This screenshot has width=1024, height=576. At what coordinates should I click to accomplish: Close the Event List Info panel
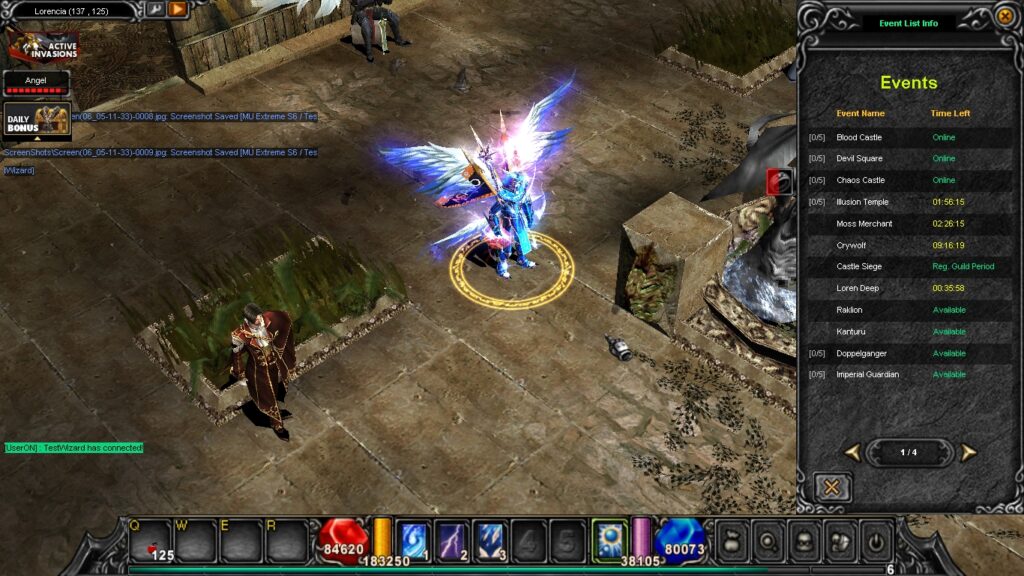coord(1005,16)
